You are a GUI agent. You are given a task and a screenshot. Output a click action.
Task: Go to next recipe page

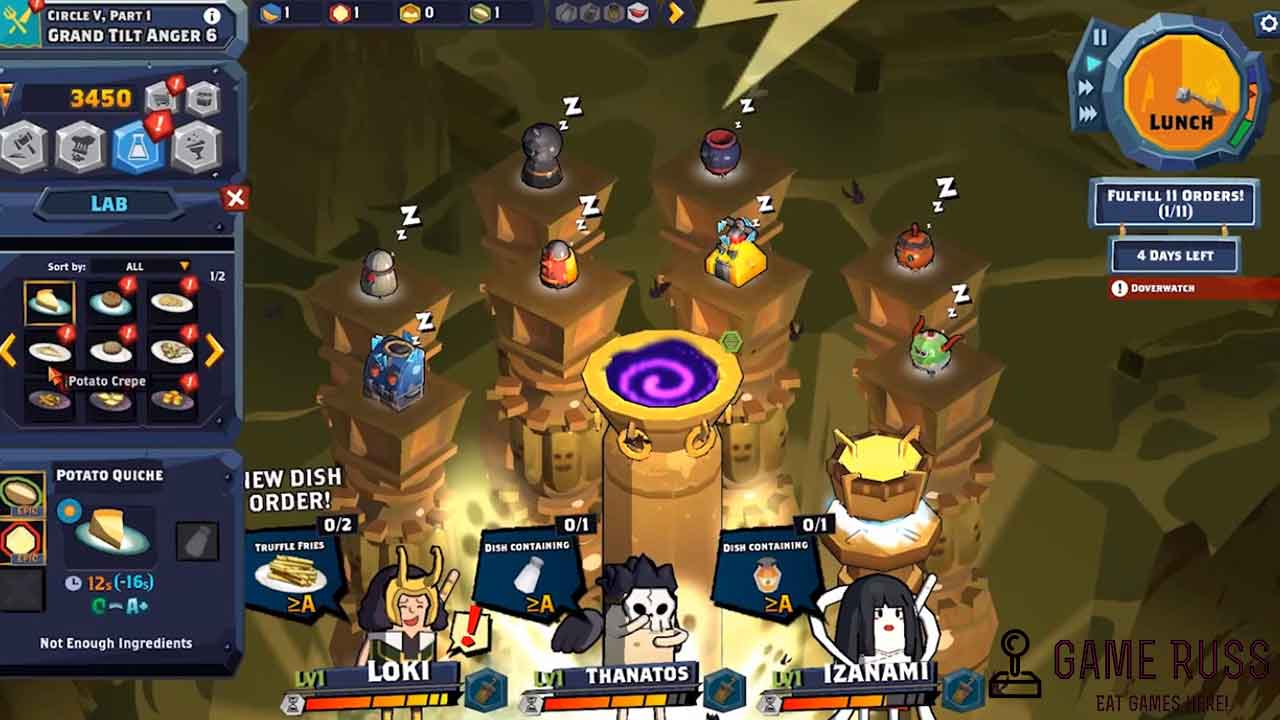click(x=215, y=349)
